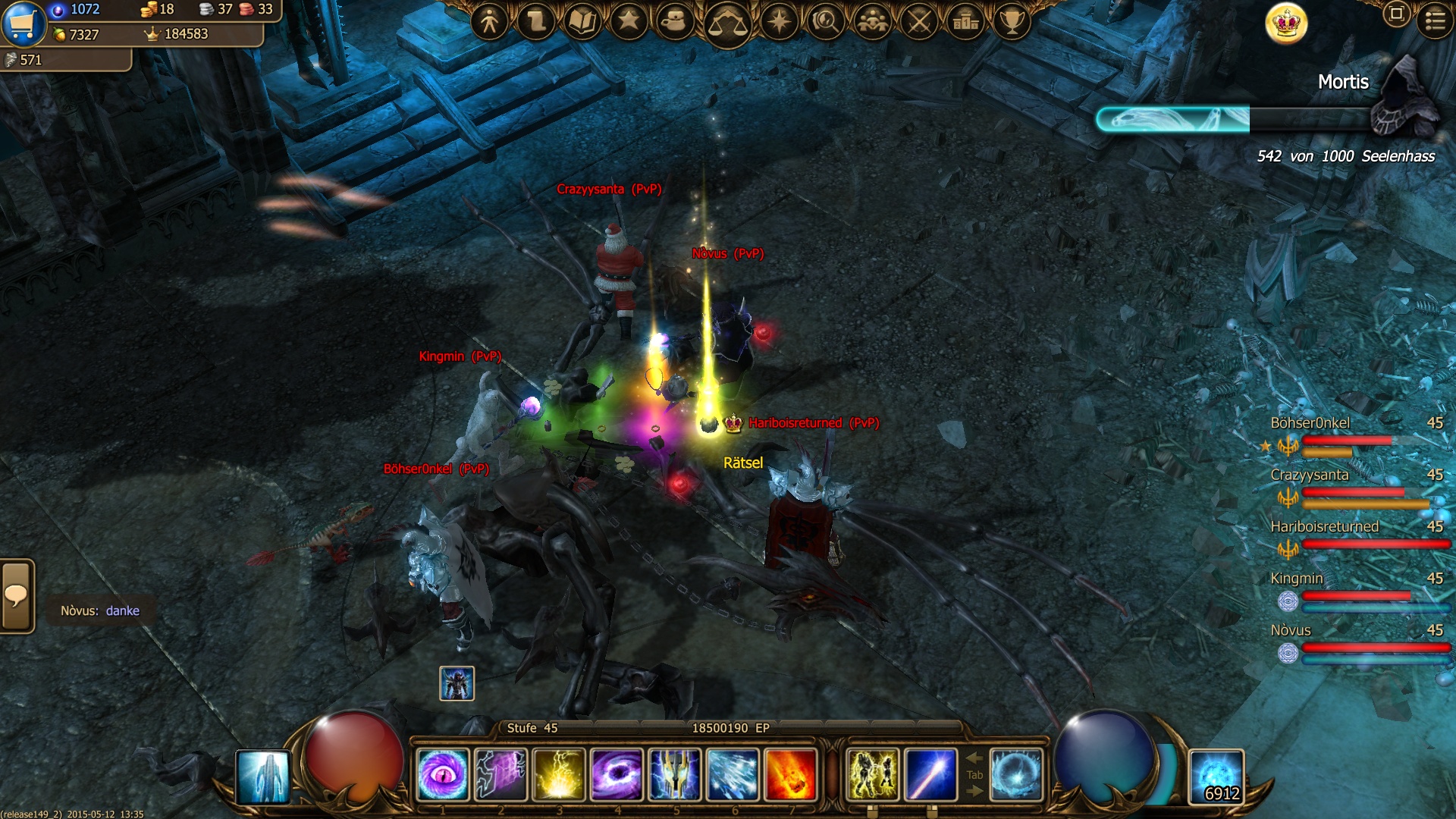The width and height of the screenshot is (1456, 819).
Task: Select Crazyysanta in the group list
Action: tap(1310, 475)
